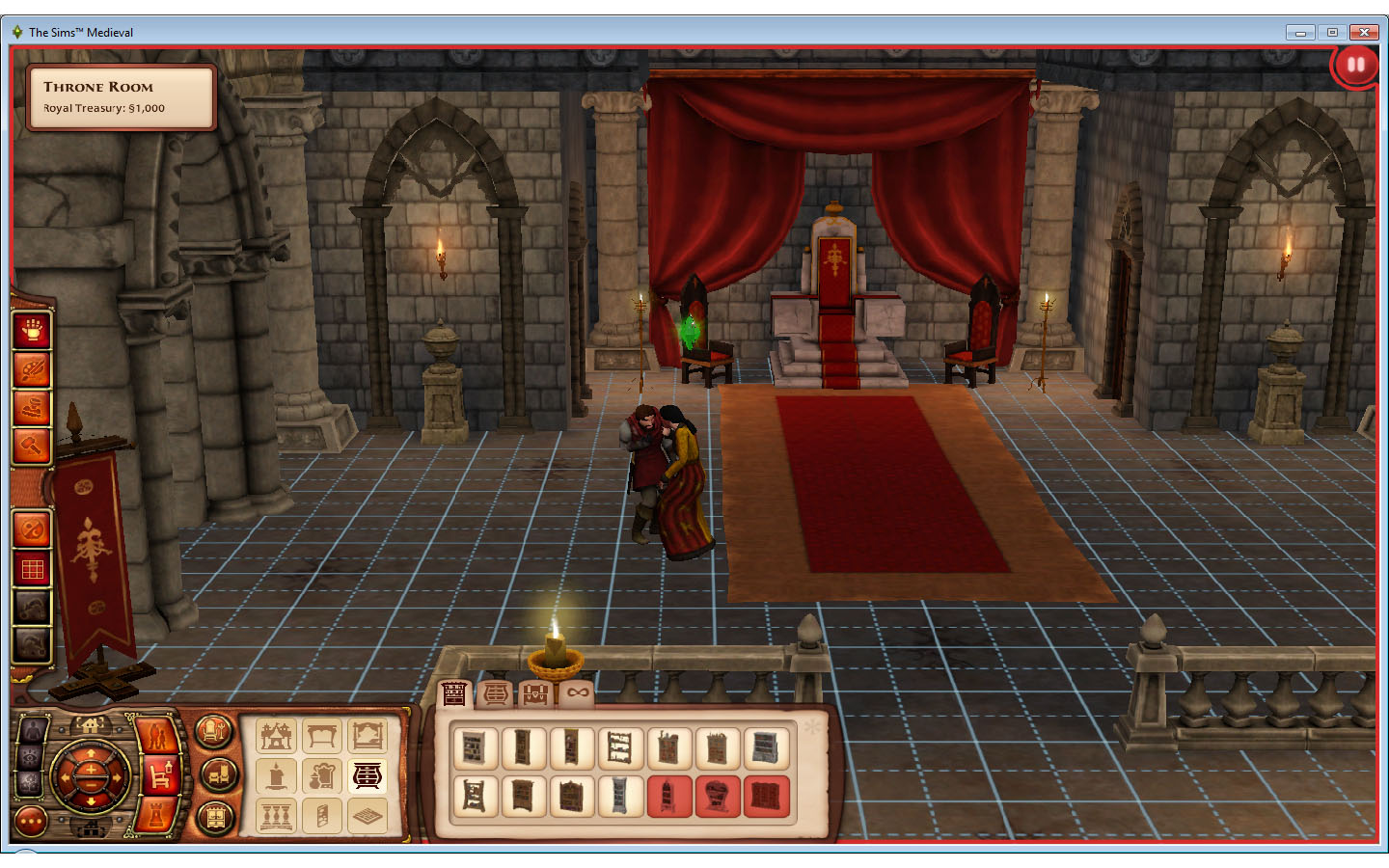Toggle the Sim silhouette visibility option
Screen dimensions: 1389x868
(x=32, y=729)
